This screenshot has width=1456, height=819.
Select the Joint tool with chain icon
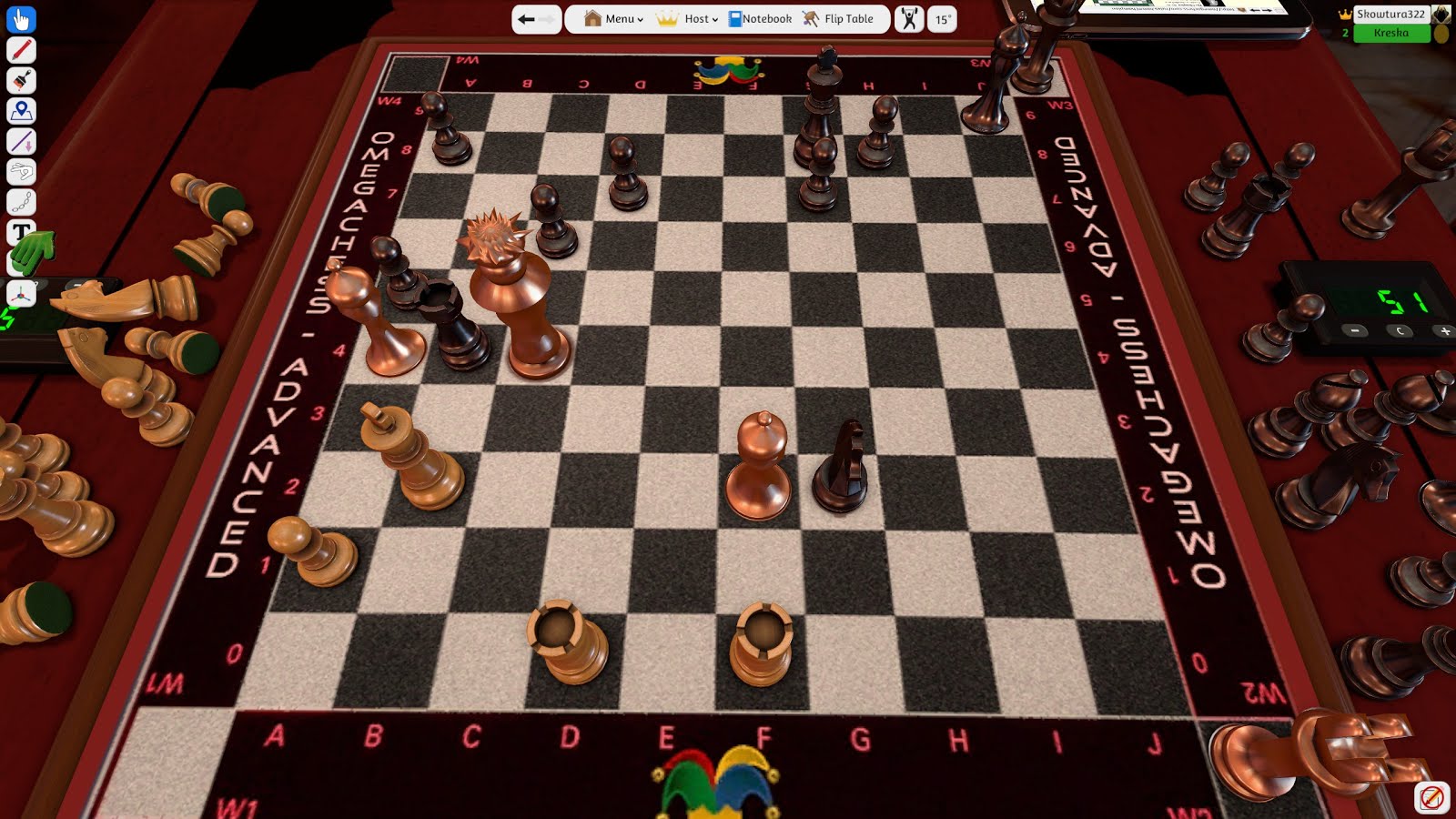tap(19, 202)
